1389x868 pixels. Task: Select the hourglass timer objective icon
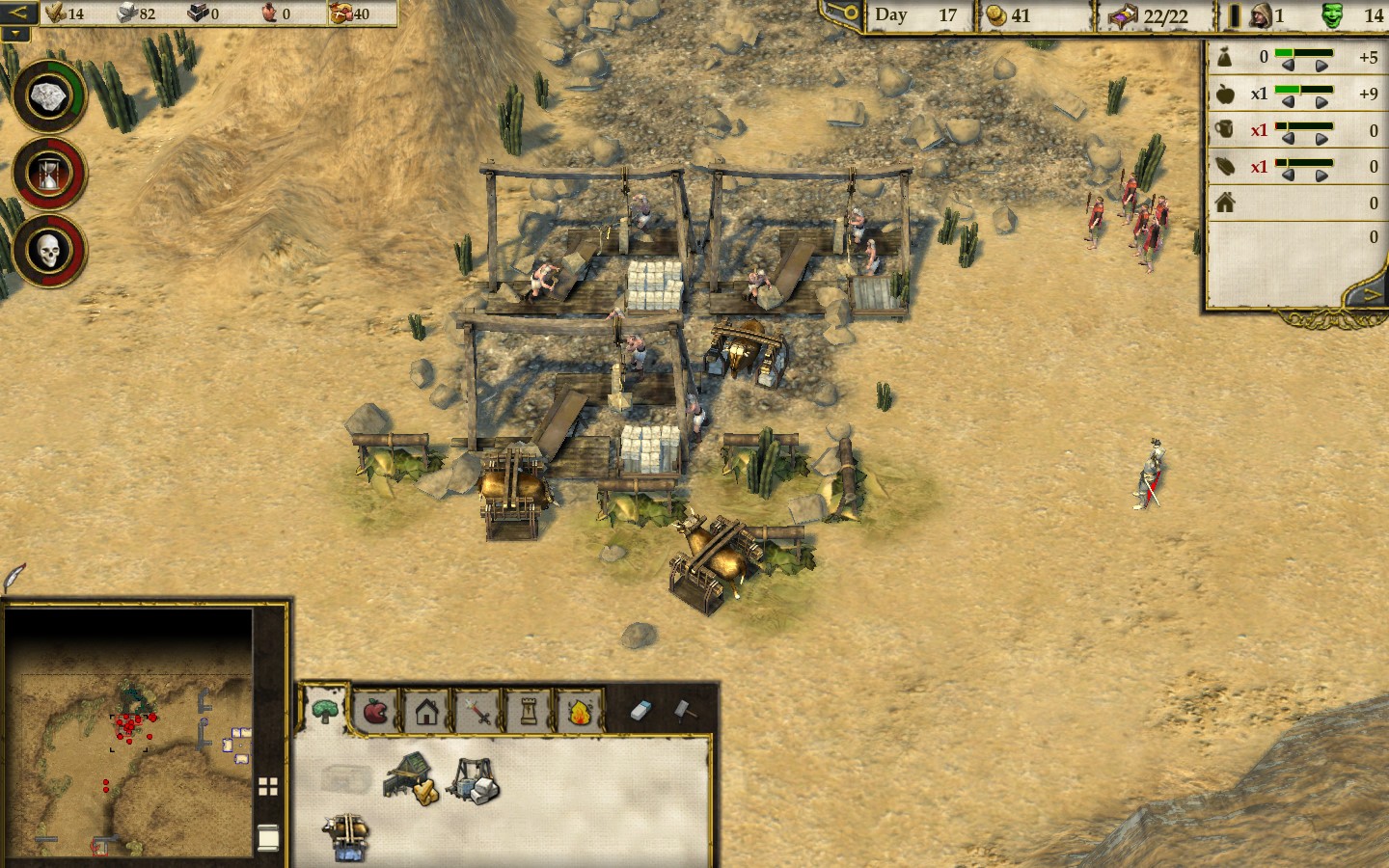[x=48, y=174]
